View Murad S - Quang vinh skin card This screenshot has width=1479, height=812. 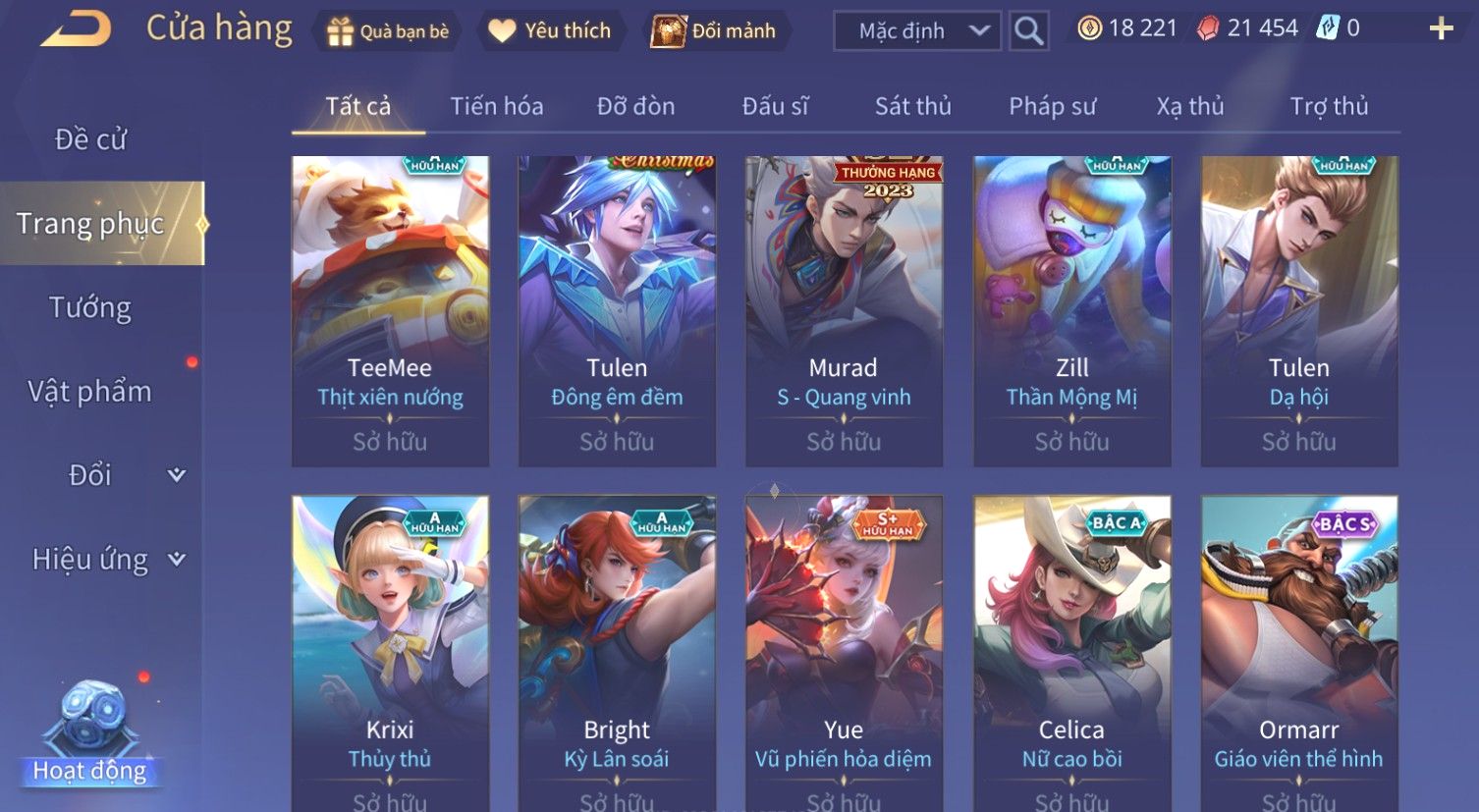[x=844, y=310]
